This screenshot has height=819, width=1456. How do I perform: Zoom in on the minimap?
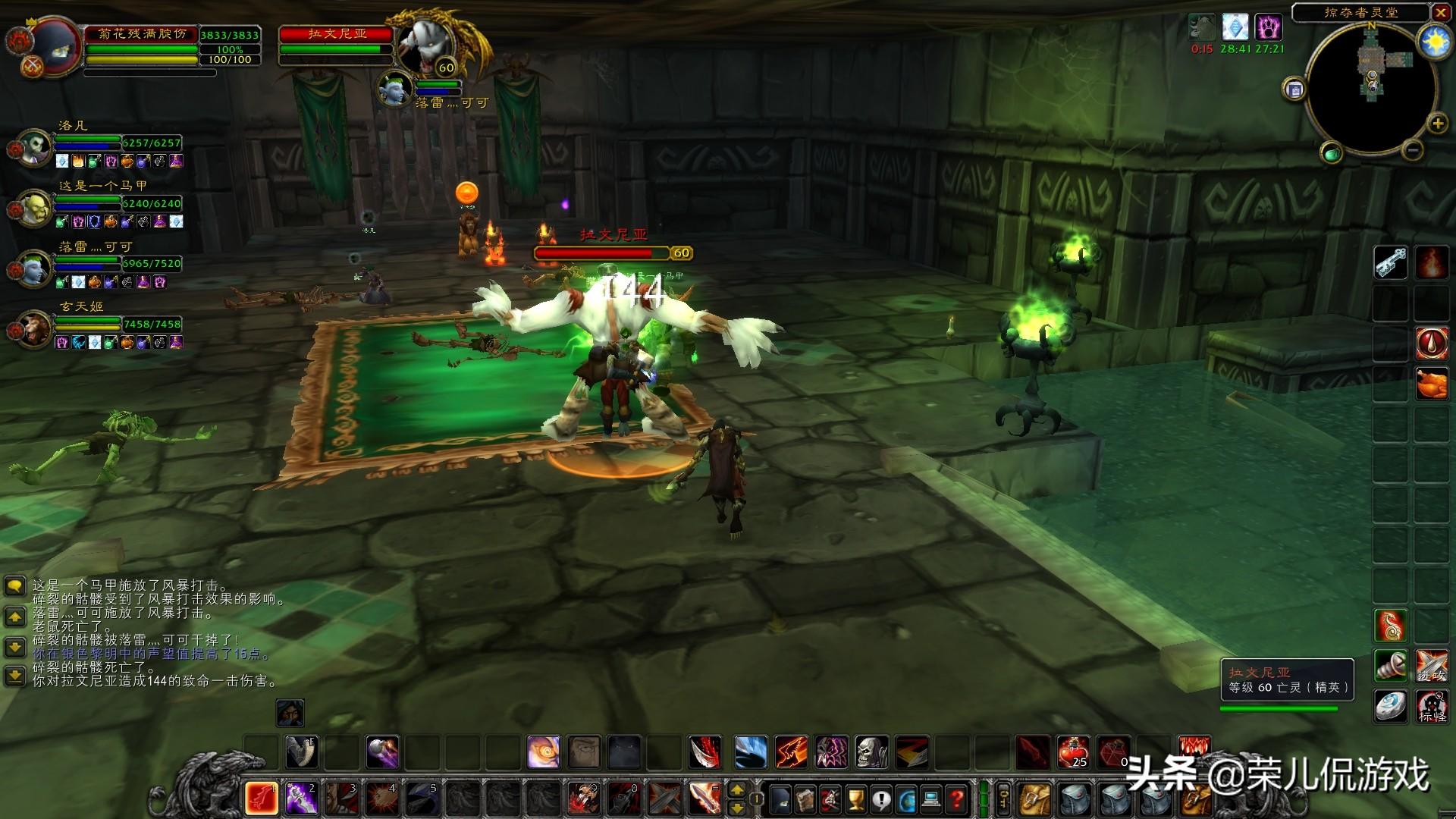coord(1437,124)
